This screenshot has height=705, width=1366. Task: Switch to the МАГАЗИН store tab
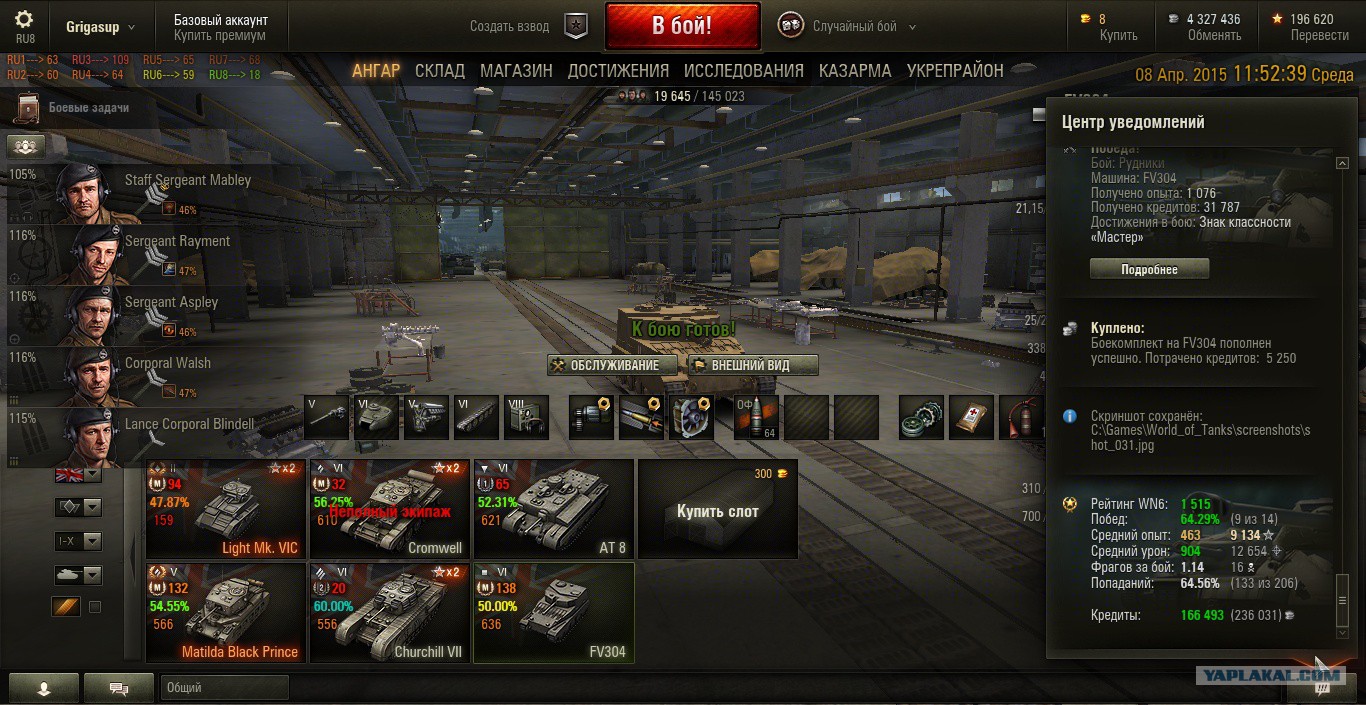(x=516, y=71)
